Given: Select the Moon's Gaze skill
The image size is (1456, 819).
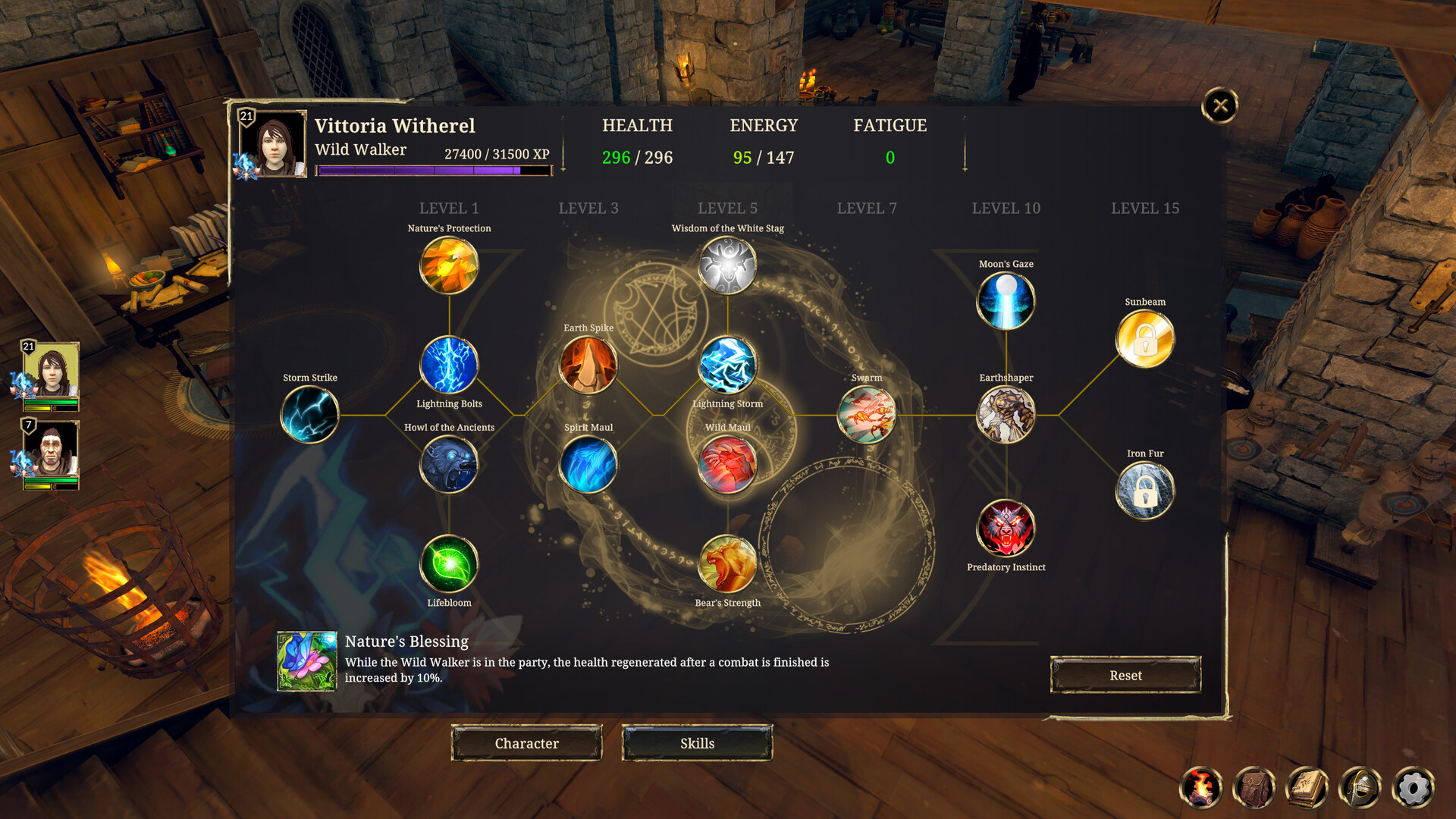Looking at the screenshot, I should click(1006, 300).
